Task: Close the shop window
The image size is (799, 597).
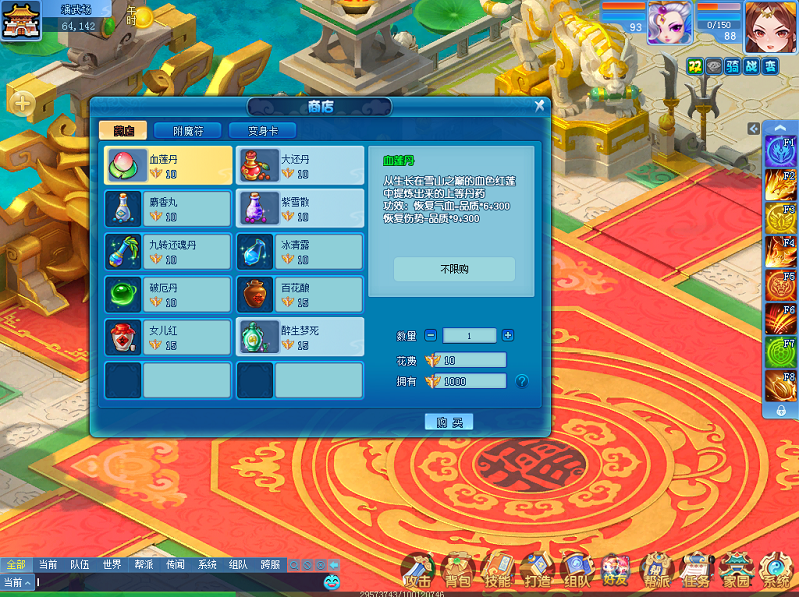Action: 539,106
